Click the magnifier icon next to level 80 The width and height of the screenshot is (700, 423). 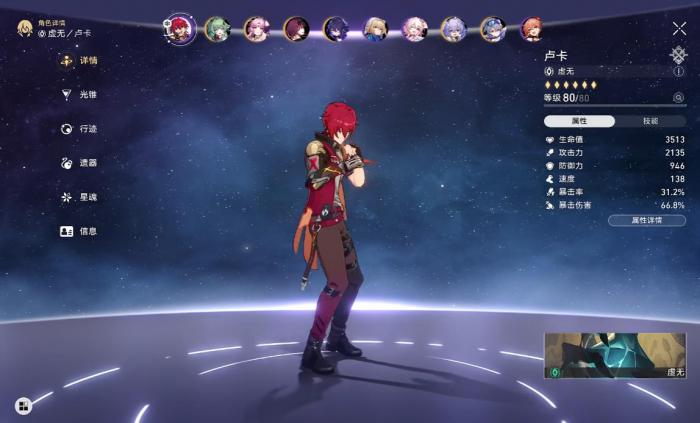coord(679,98)
